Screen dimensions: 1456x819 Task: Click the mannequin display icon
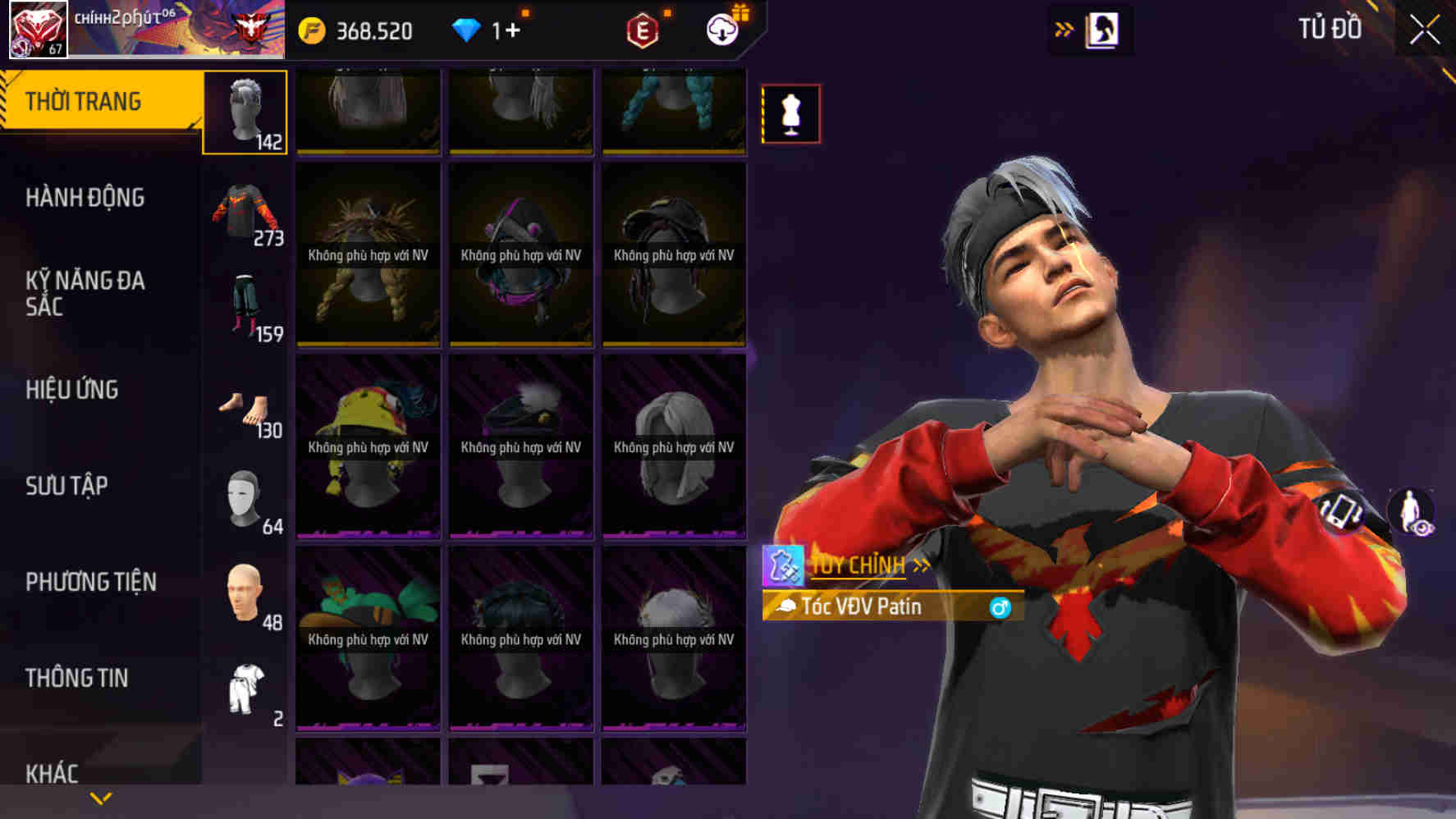coord(790,114)
